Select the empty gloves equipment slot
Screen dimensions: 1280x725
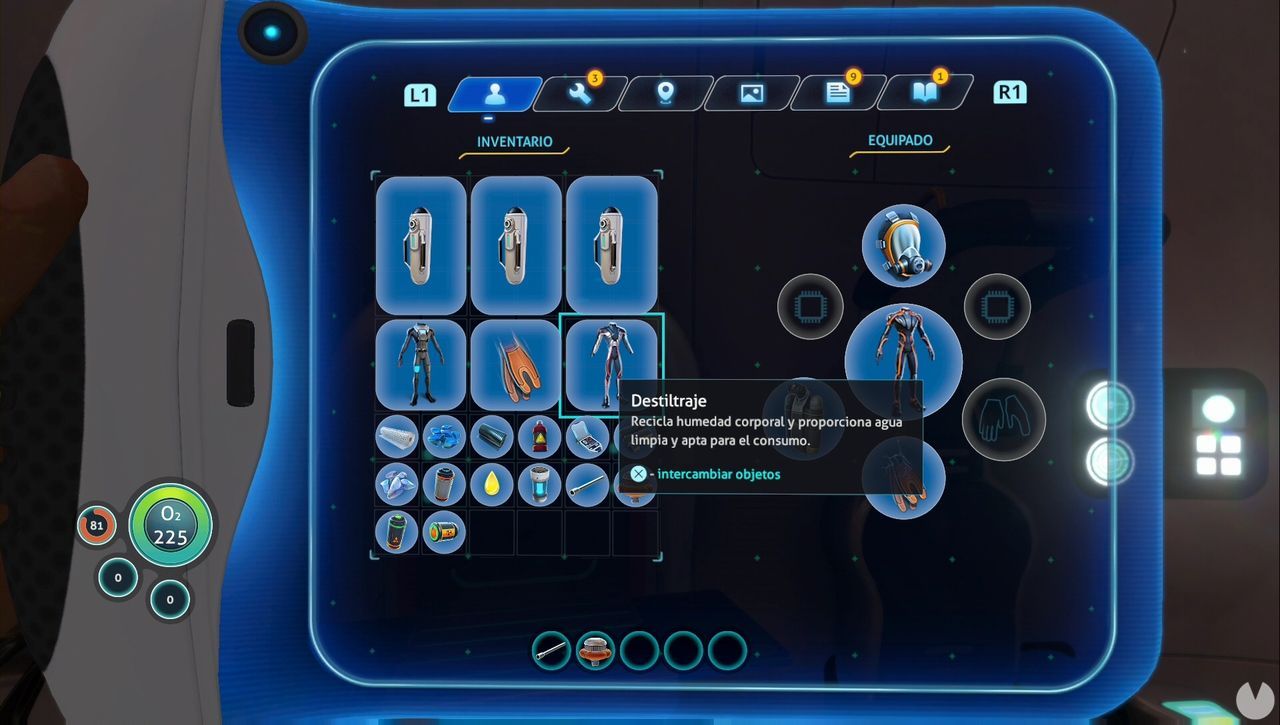tap(1003, 419)
